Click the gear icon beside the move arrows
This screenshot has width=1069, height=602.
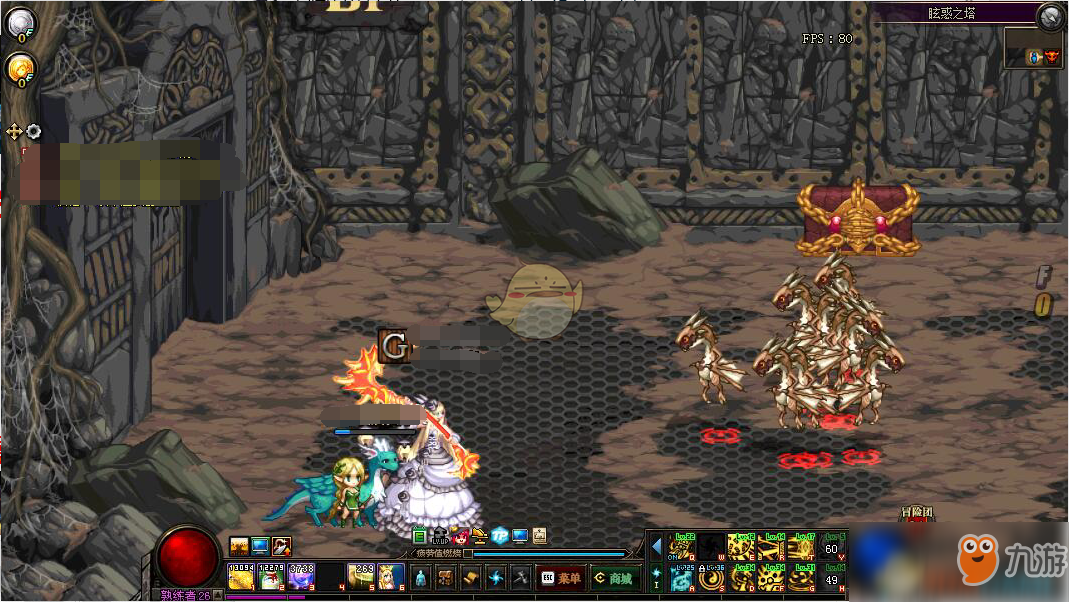tap(34, 131)
